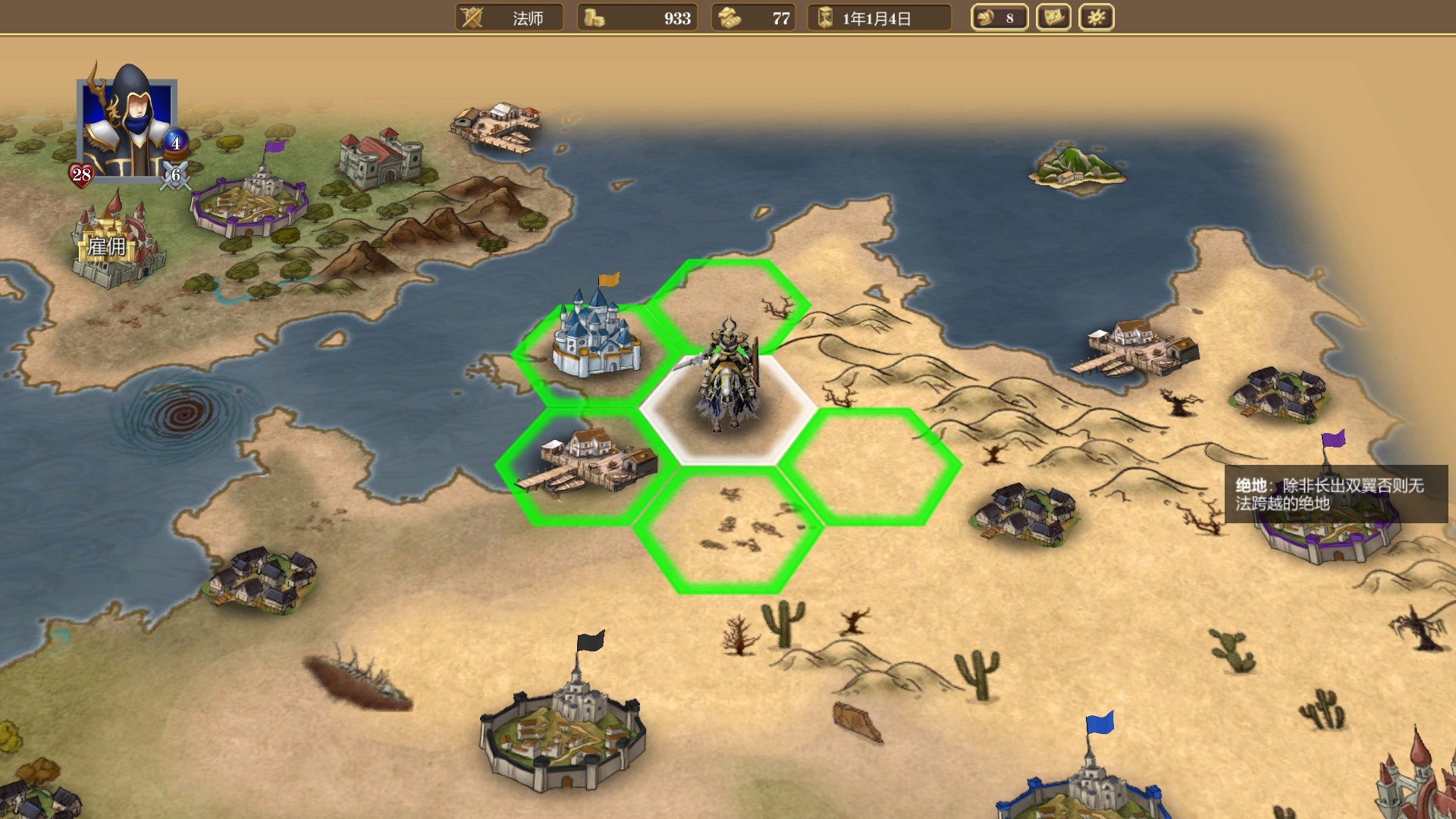Click the horn button showing 8
Screen dimensions: 1456x819
pos(999,17)
